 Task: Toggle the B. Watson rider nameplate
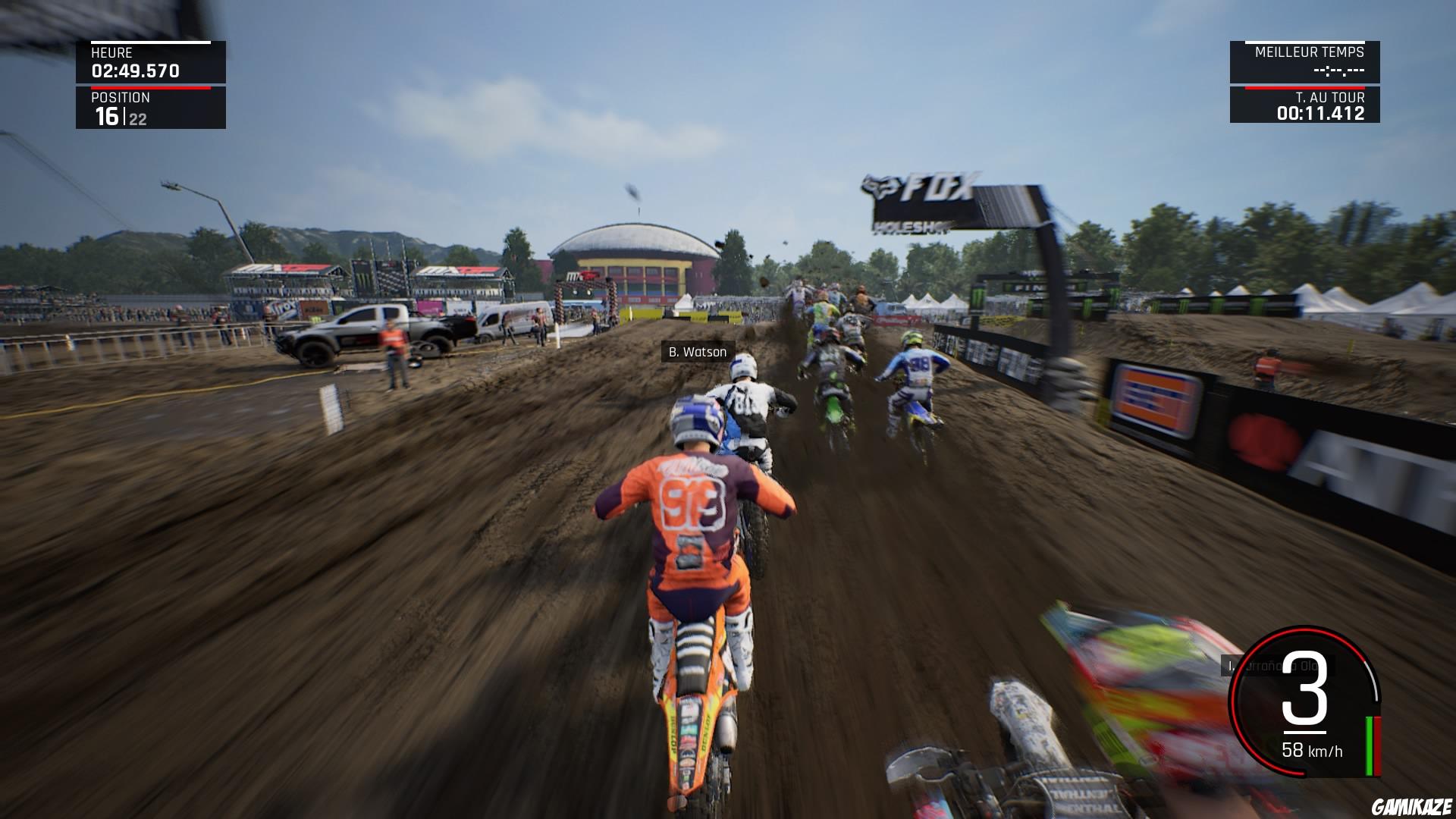[697, 351]
